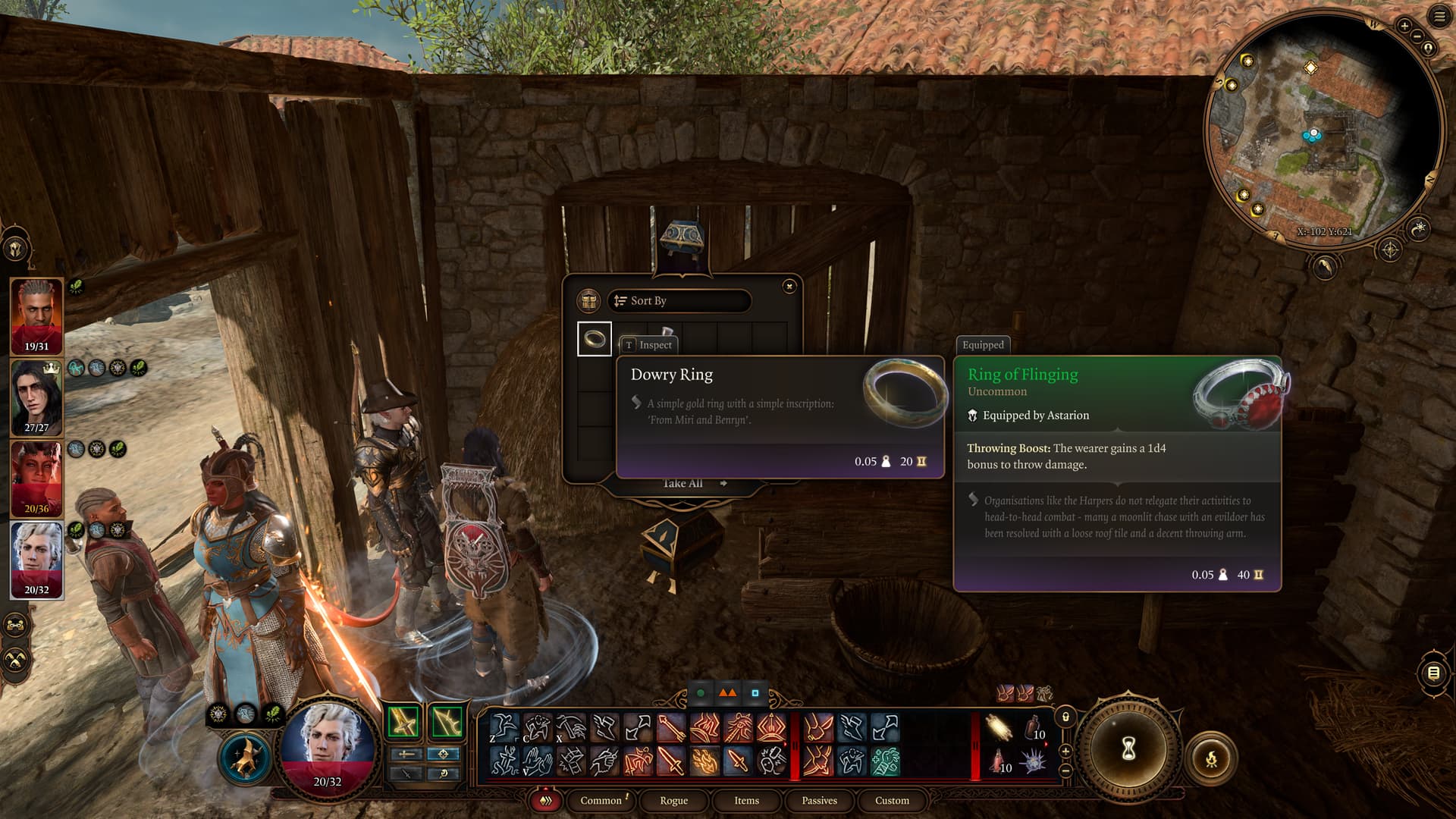Switch to the Rogue hotbar tab
Screen dimensions: 1456x819
point(673,800)
